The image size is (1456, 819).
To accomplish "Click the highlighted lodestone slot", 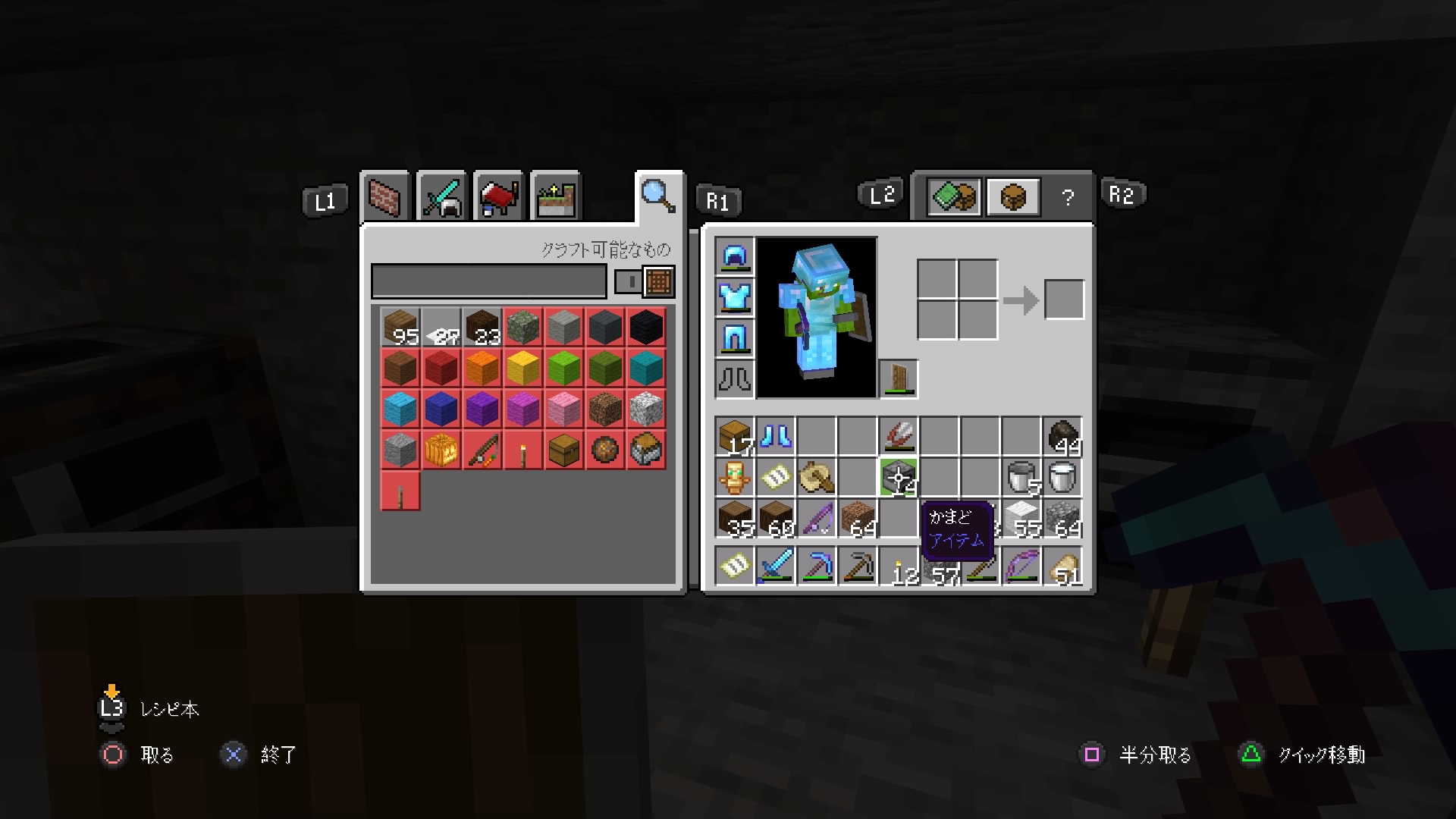I will [x=899, y=477].
